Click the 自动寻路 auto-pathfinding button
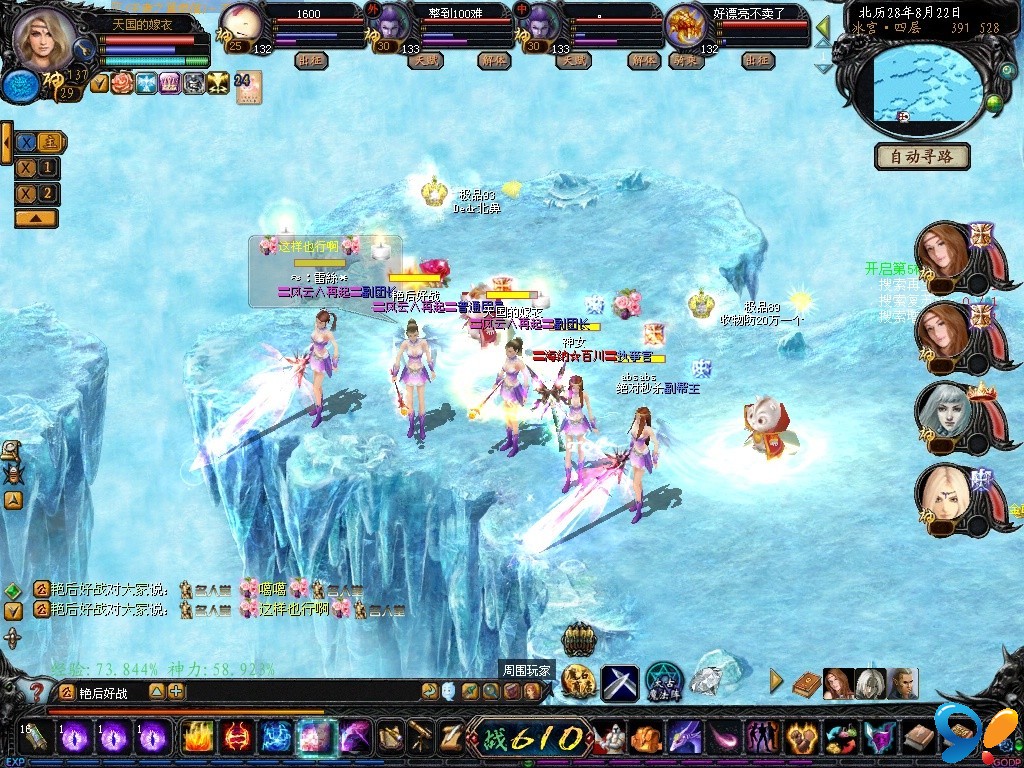This screenshot has width=1024, height=768. tap(922, 157)
